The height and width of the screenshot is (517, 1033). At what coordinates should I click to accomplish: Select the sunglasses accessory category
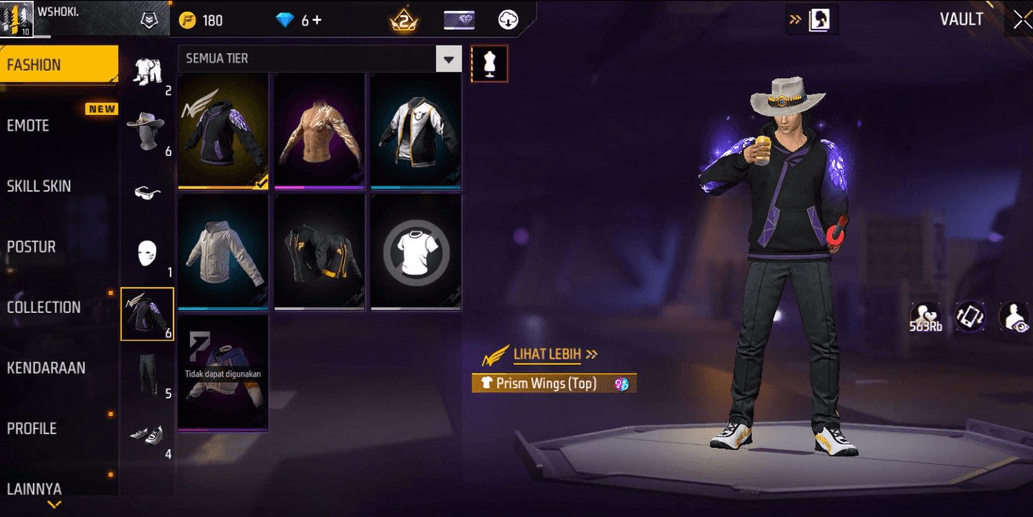click(x=147, y=192)
